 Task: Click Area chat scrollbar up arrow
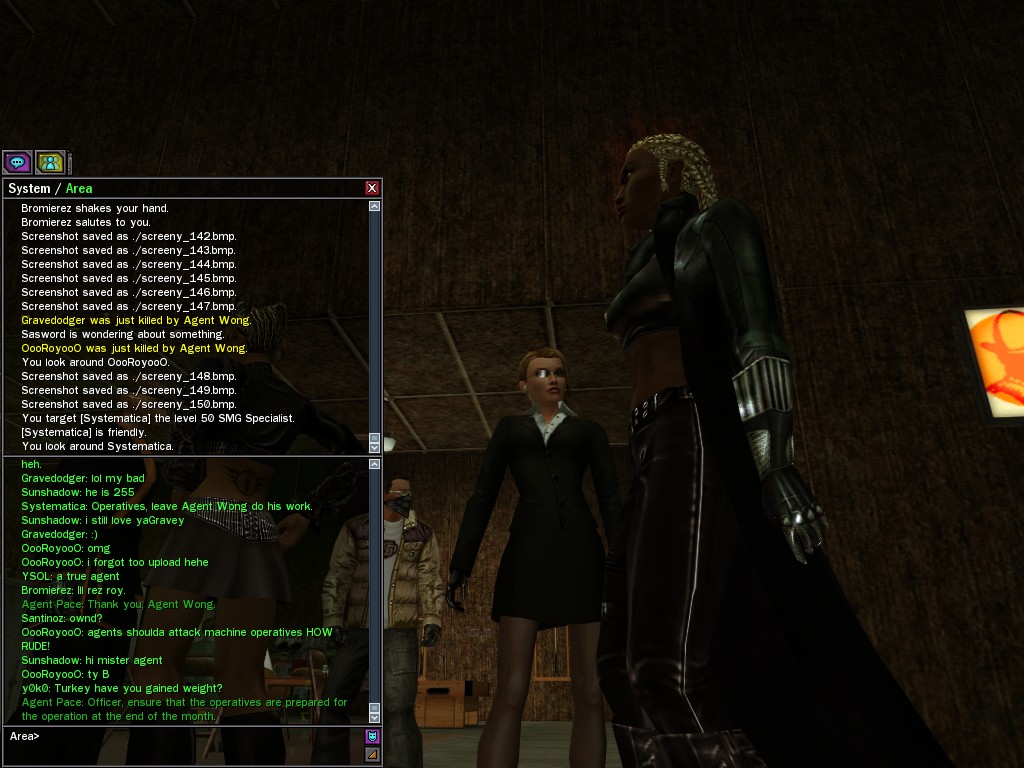374,464
